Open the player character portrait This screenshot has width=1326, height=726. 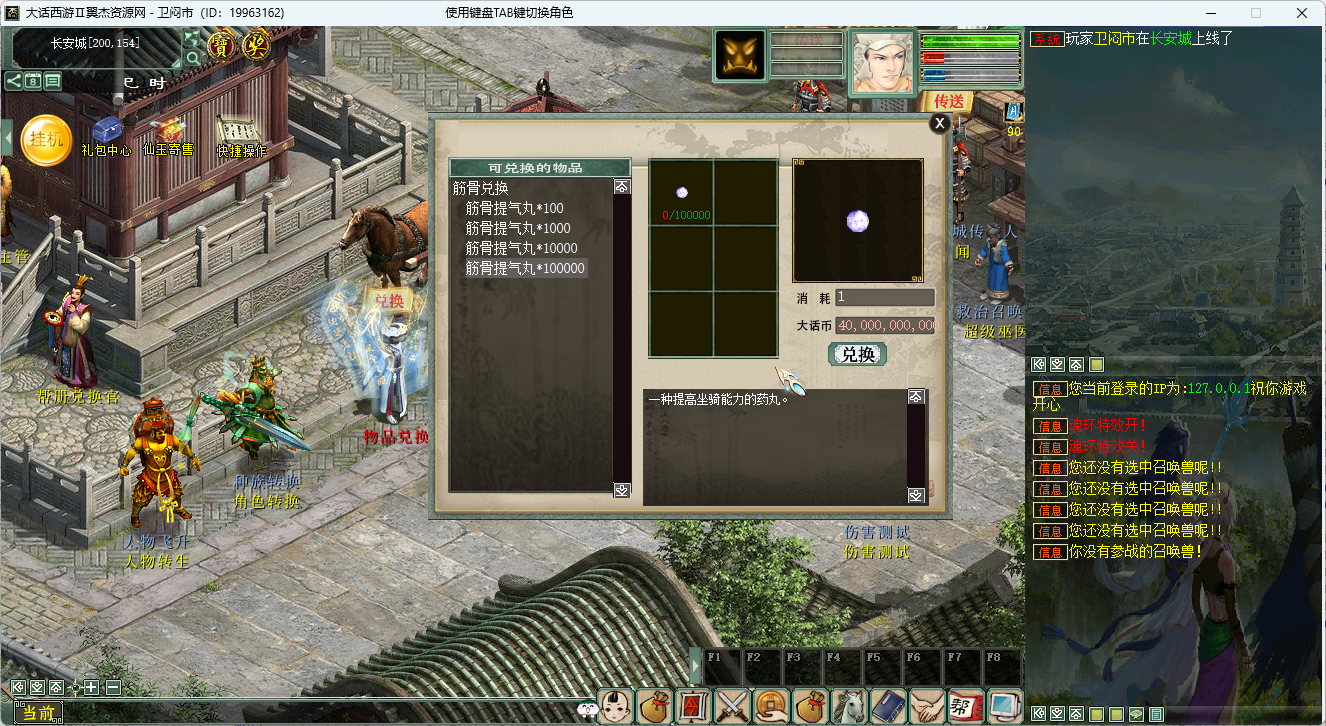pyautogui.click(x=882, y=61)
